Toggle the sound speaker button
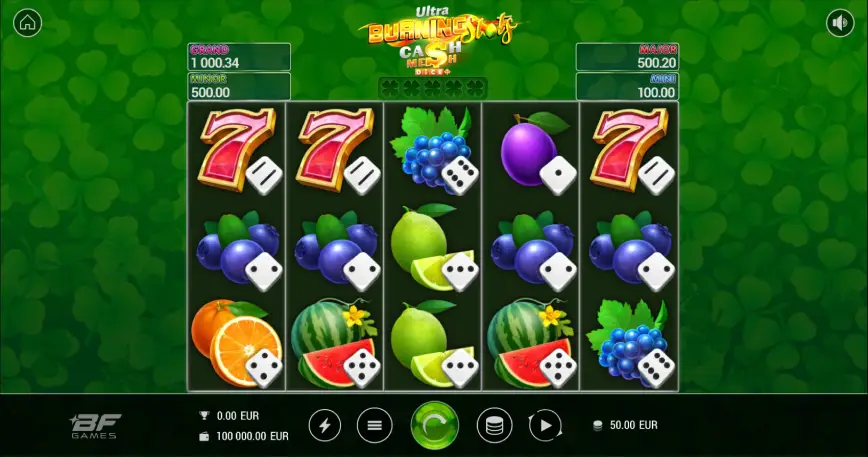 (x=840, y=22)
